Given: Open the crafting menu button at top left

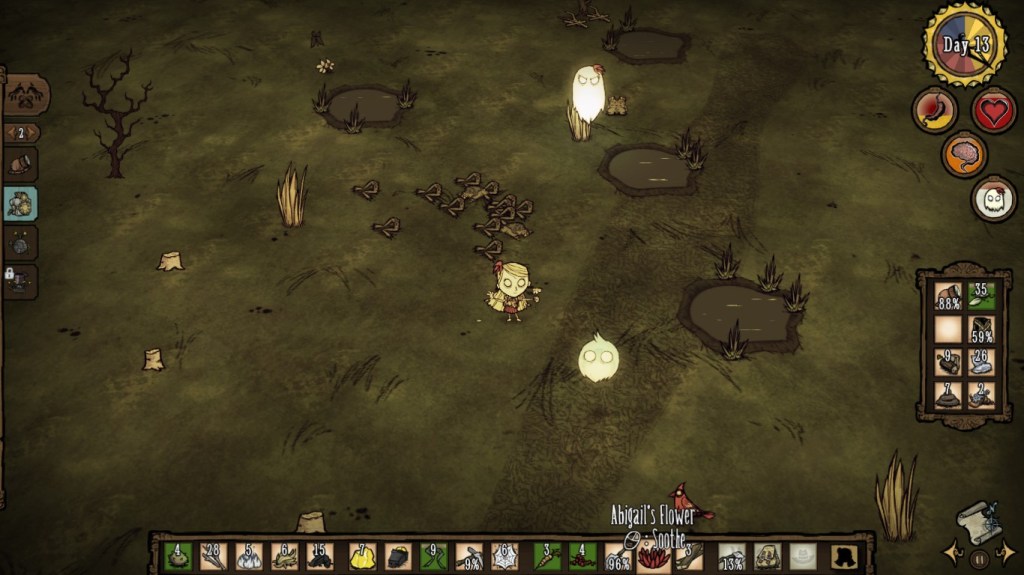Looking at the screenshot, I should tap(25, 95).
